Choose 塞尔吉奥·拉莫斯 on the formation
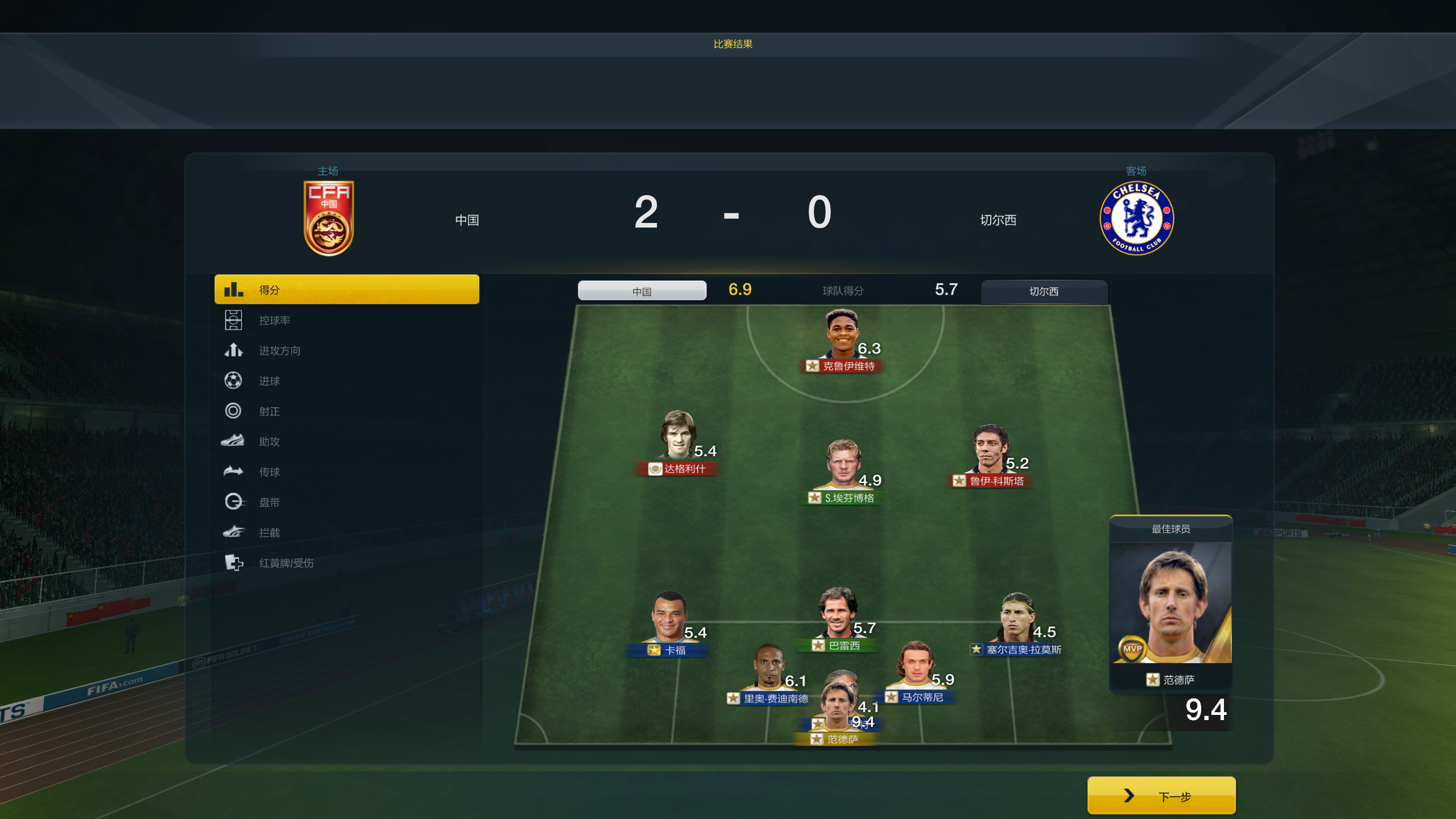 pos(1016,621)
